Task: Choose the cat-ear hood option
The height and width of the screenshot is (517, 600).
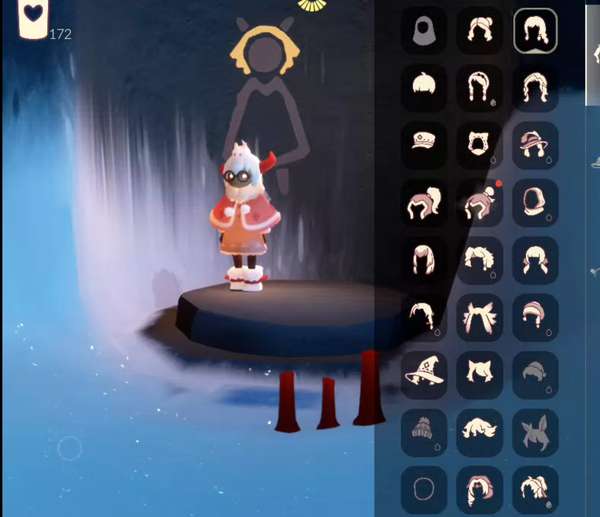Action: coord(480,144)
